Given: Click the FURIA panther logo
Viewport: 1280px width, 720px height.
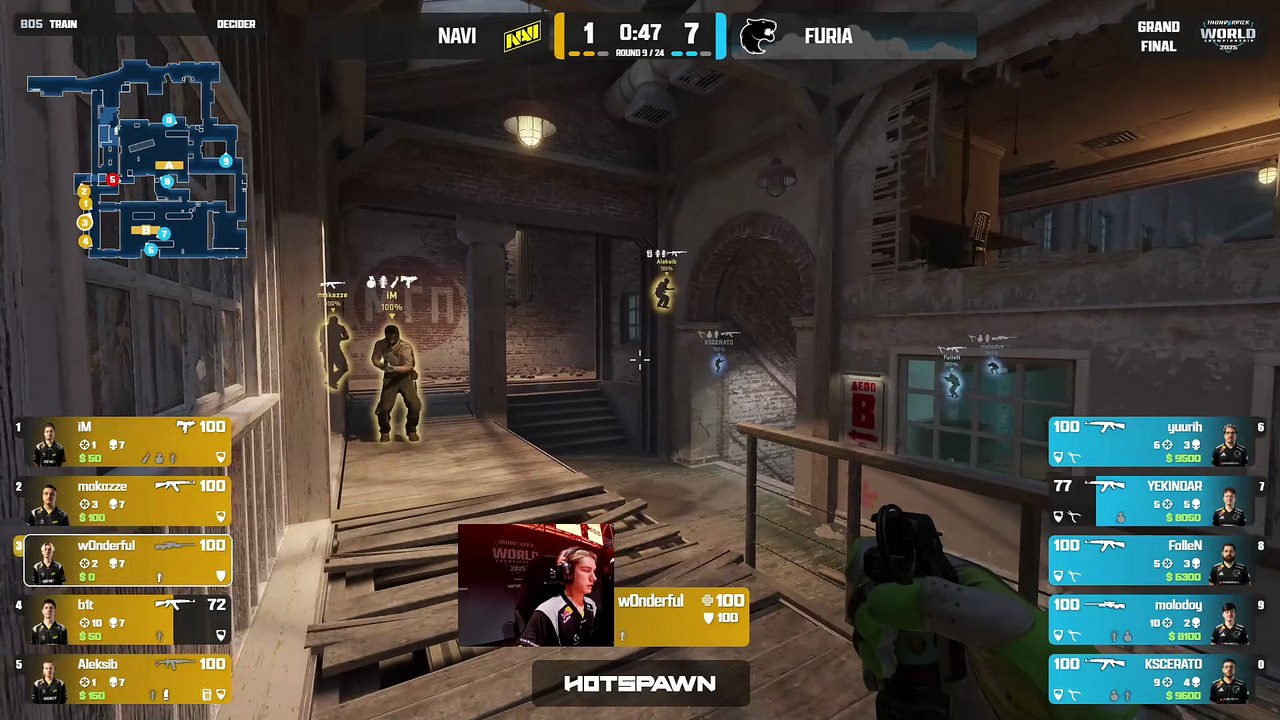Looking at the screenshot, I should coord(758,37).
